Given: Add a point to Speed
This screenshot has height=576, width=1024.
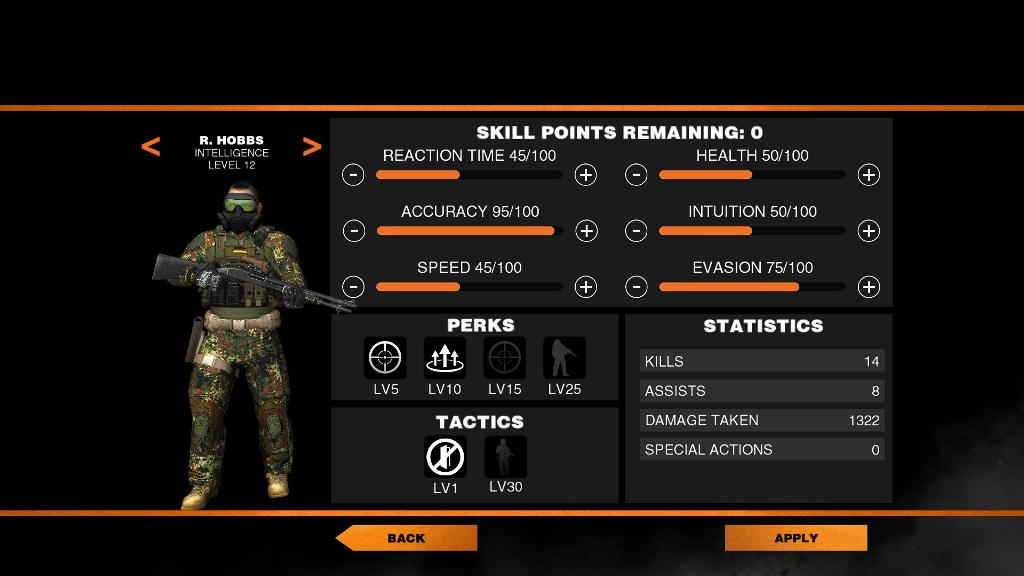Looking at the screenshot, I should (x=586, y=287).
